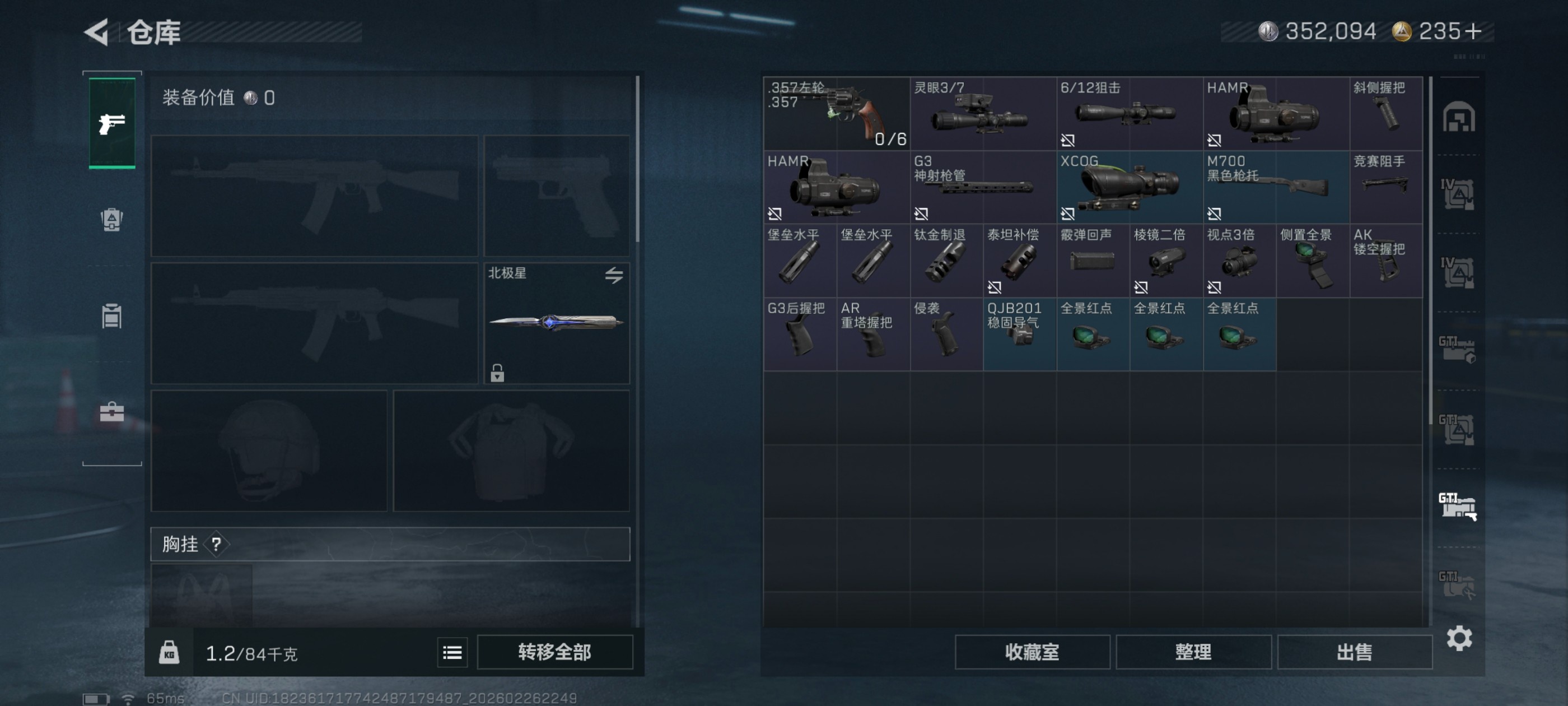1568x706 pixels.
Task: Select the 6/12狙击 scope
Action: 1129,113
